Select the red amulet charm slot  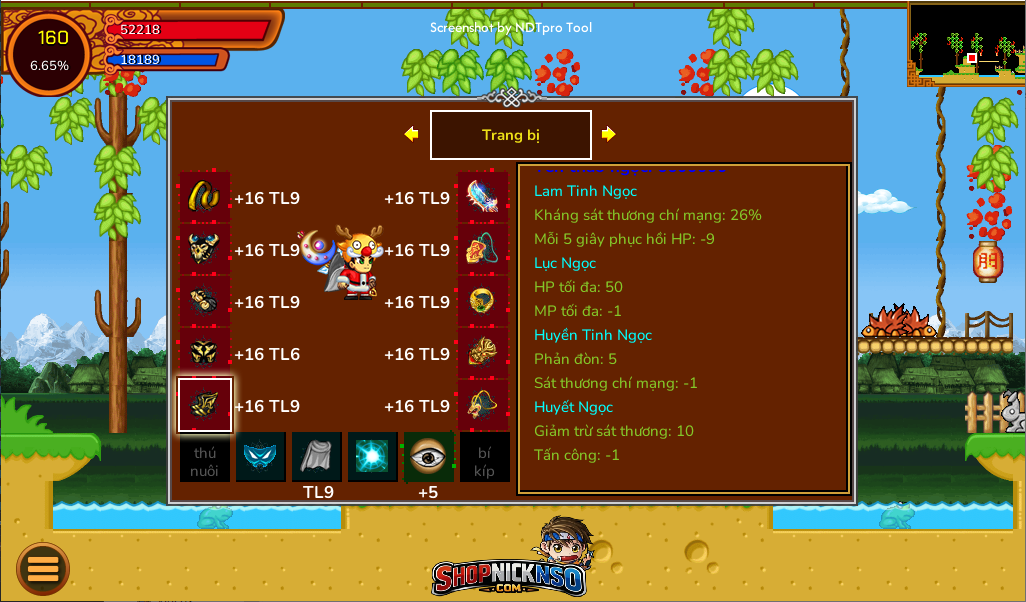coord(483,249)
